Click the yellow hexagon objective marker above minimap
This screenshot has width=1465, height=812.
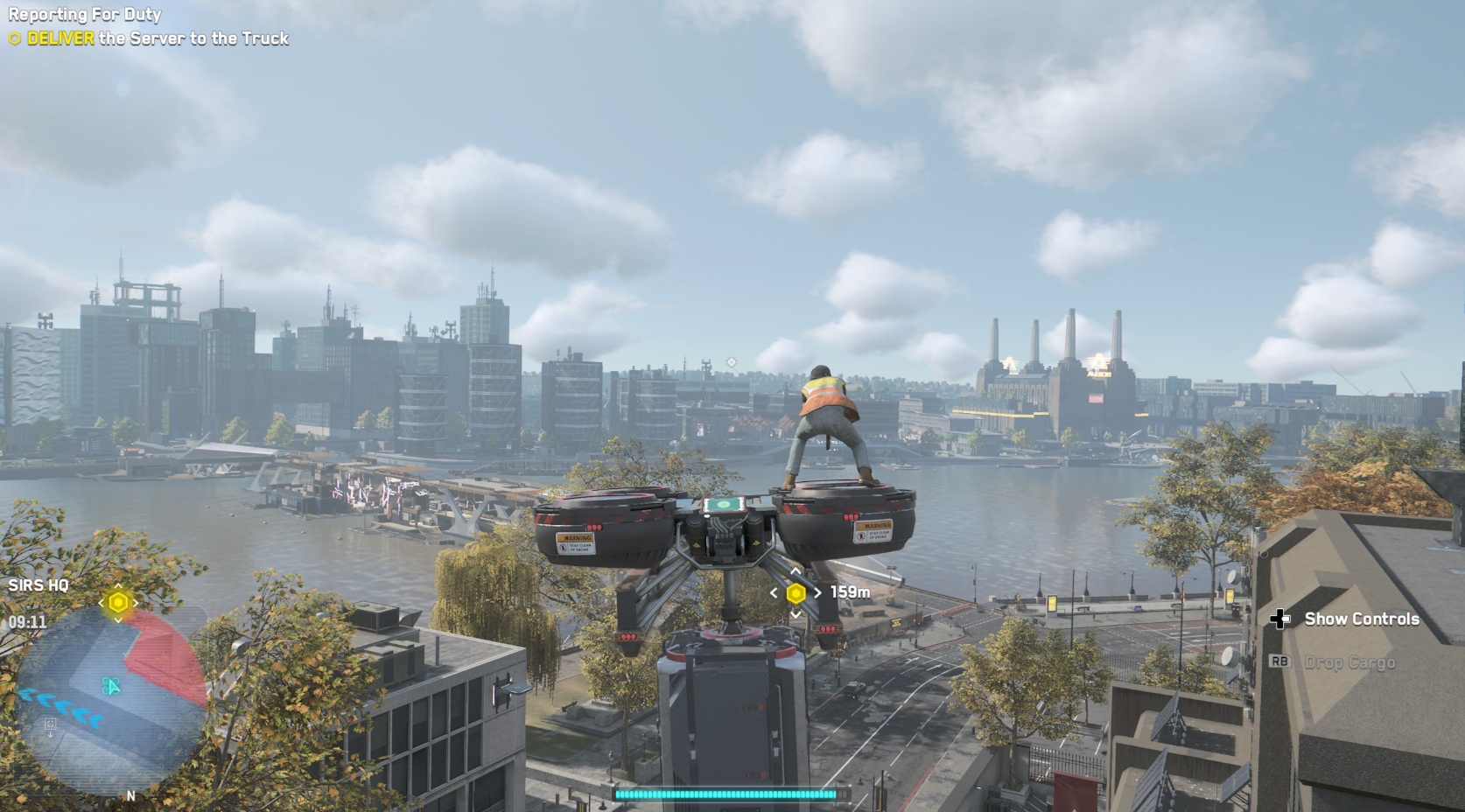point(116,602)
